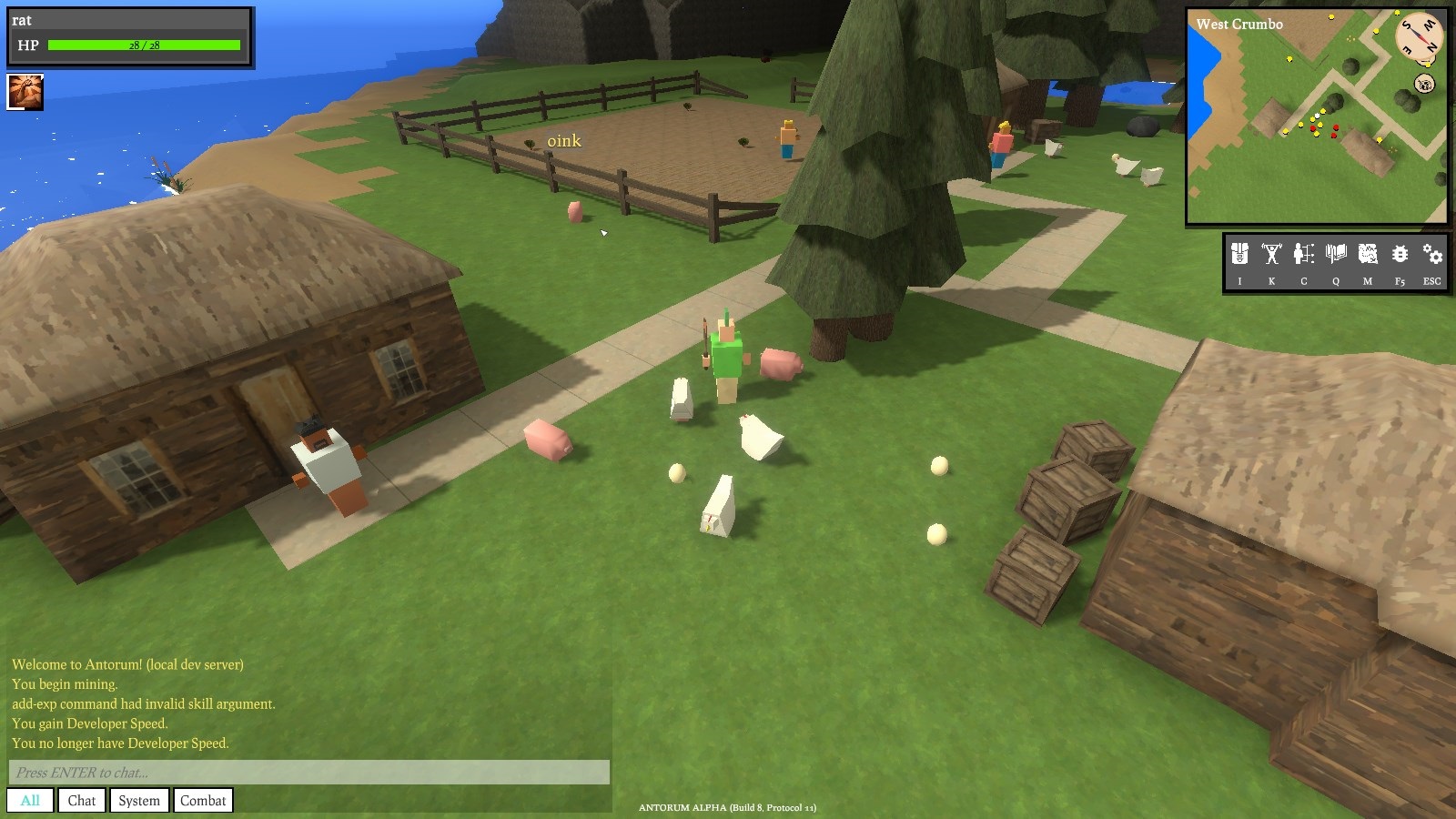The width and height of the screenshot is (1456, 819).
Task: Click the round button below the compass
Action: pyautogui.click(x=1425, y=85)
